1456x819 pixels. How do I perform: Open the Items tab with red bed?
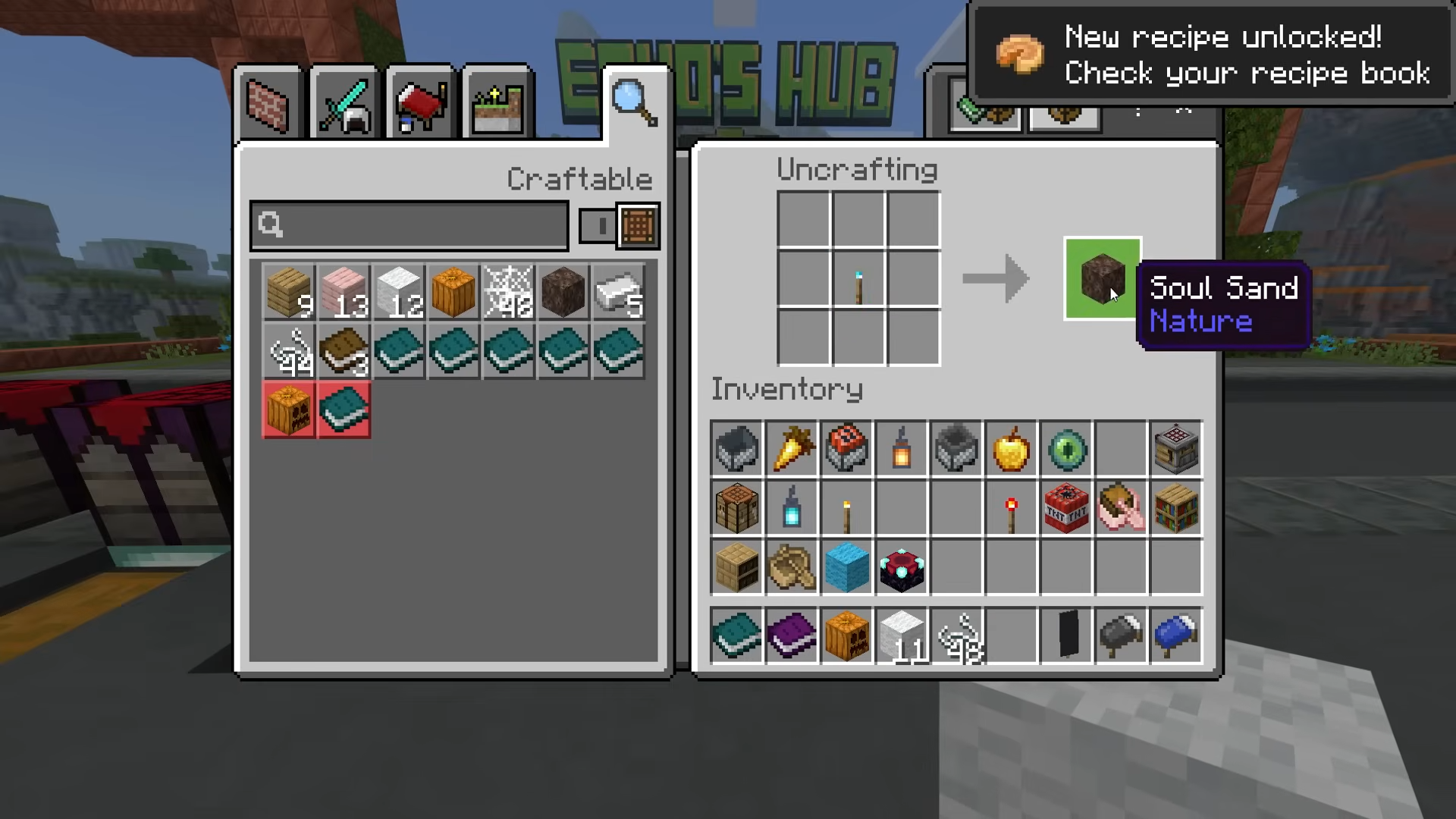click(421, 105)
